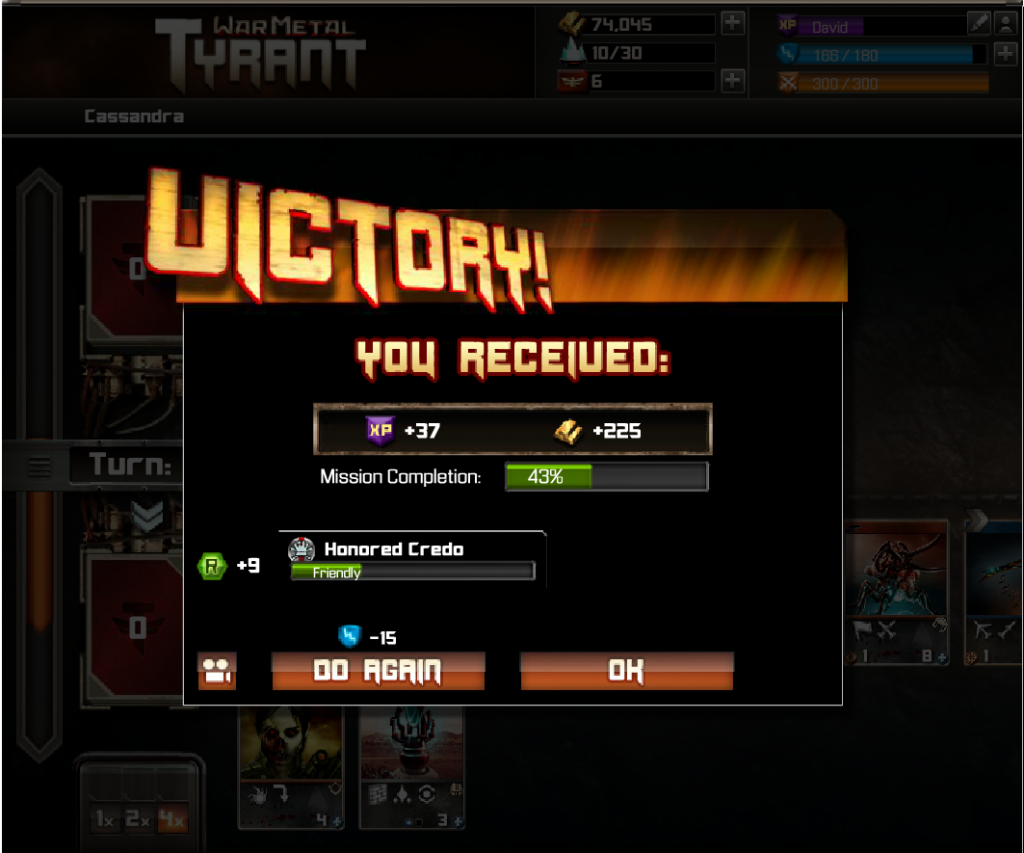1024x853 pixels.
Task: Open the player profile silhouette icon
Action: (1005, 24)
